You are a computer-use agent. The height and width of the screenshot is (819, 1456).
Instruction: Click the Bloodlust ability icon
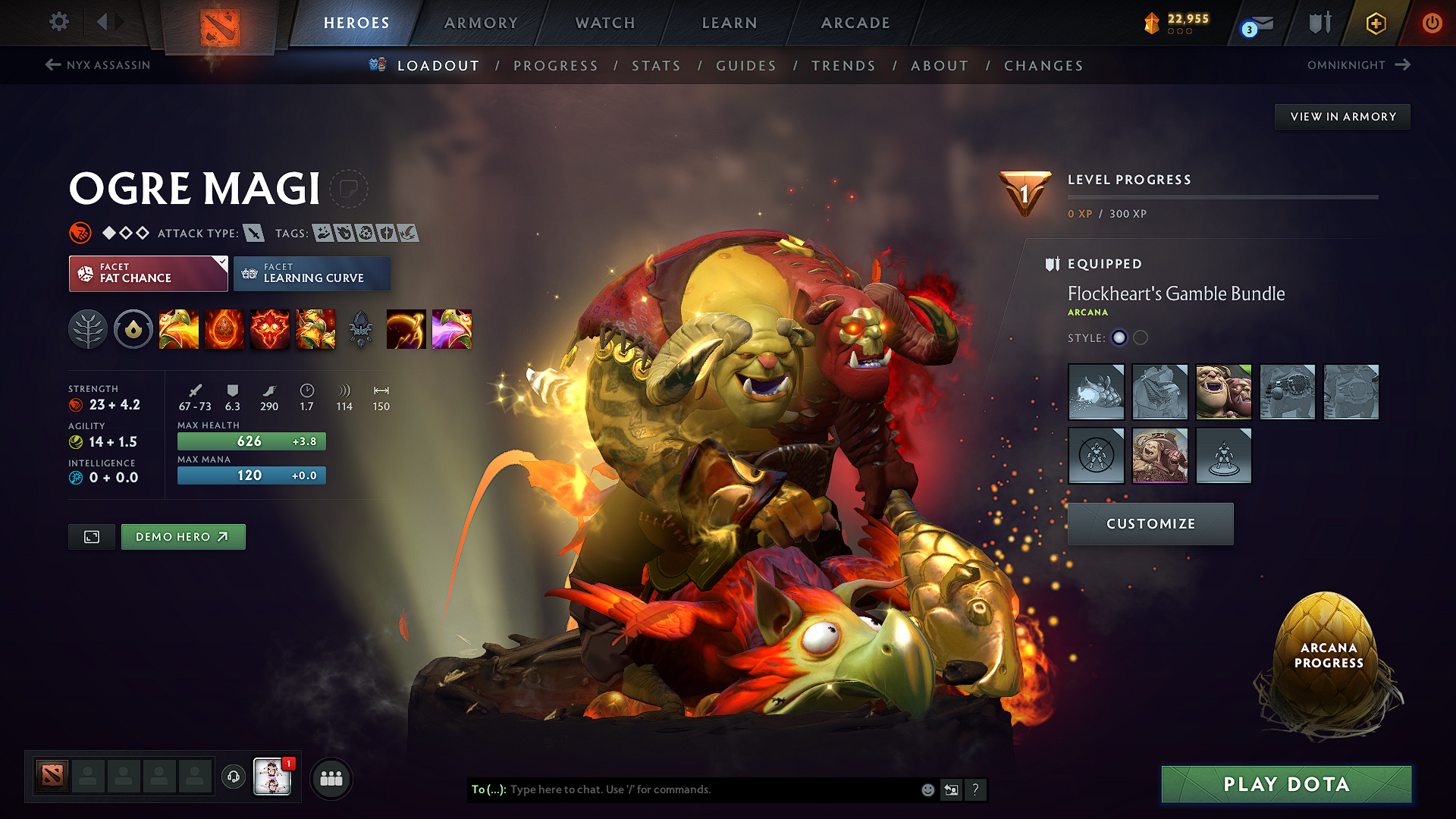click(x=270, y=329)
